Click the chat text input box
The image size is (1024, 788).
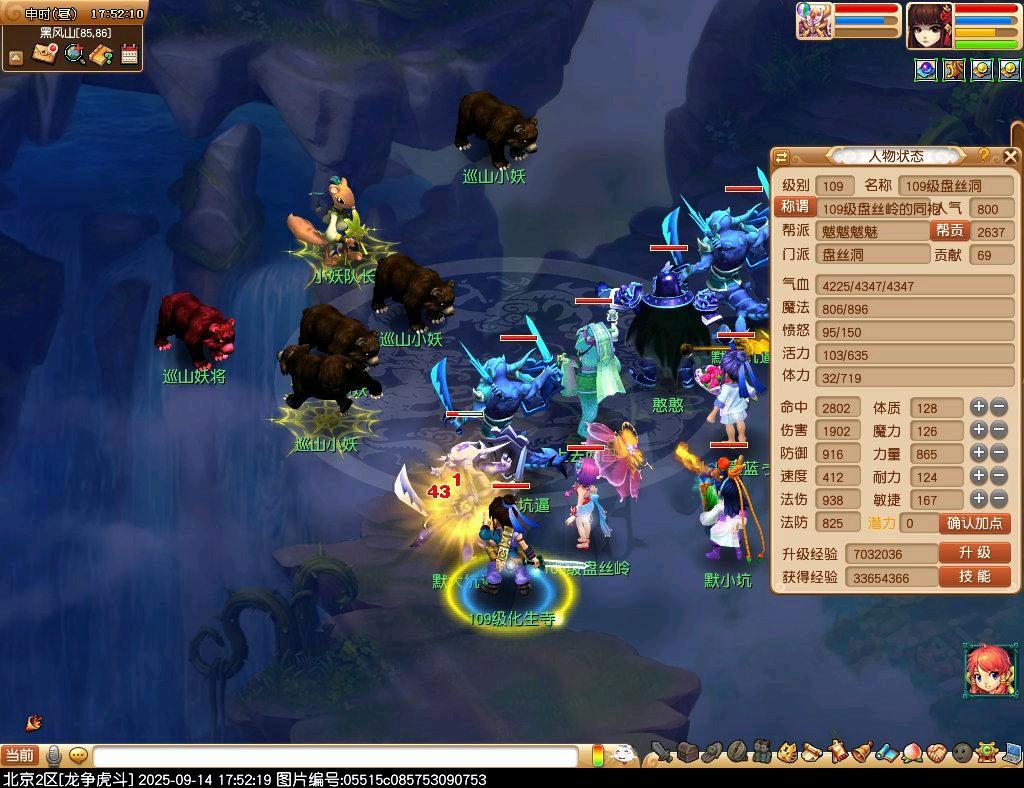coord(335,756)
